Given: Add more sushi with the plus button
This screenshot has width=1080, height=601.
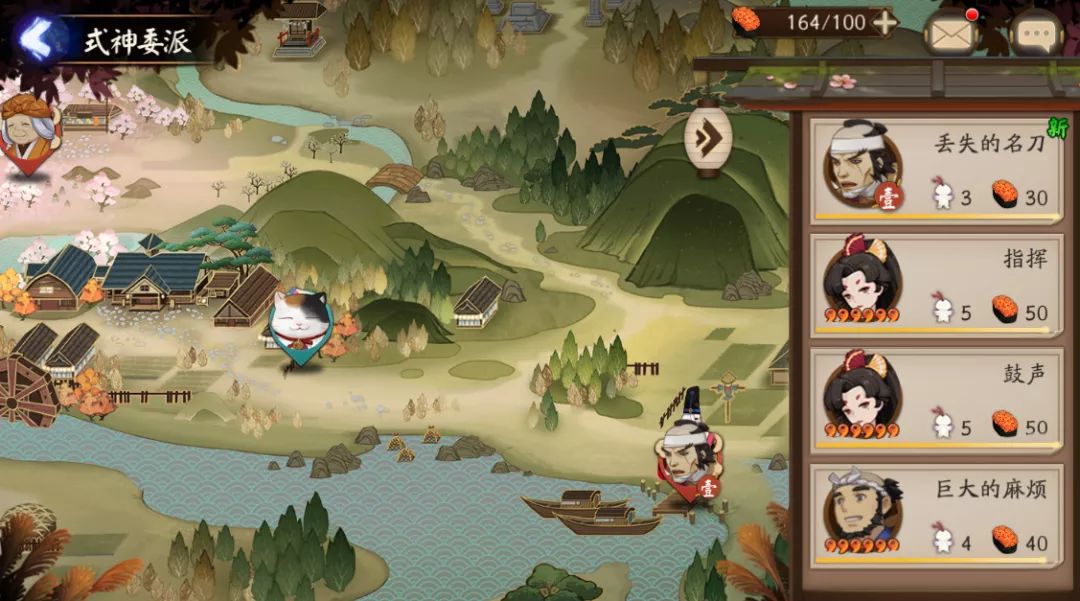Looking at the screenshot, I should [884, 22].
